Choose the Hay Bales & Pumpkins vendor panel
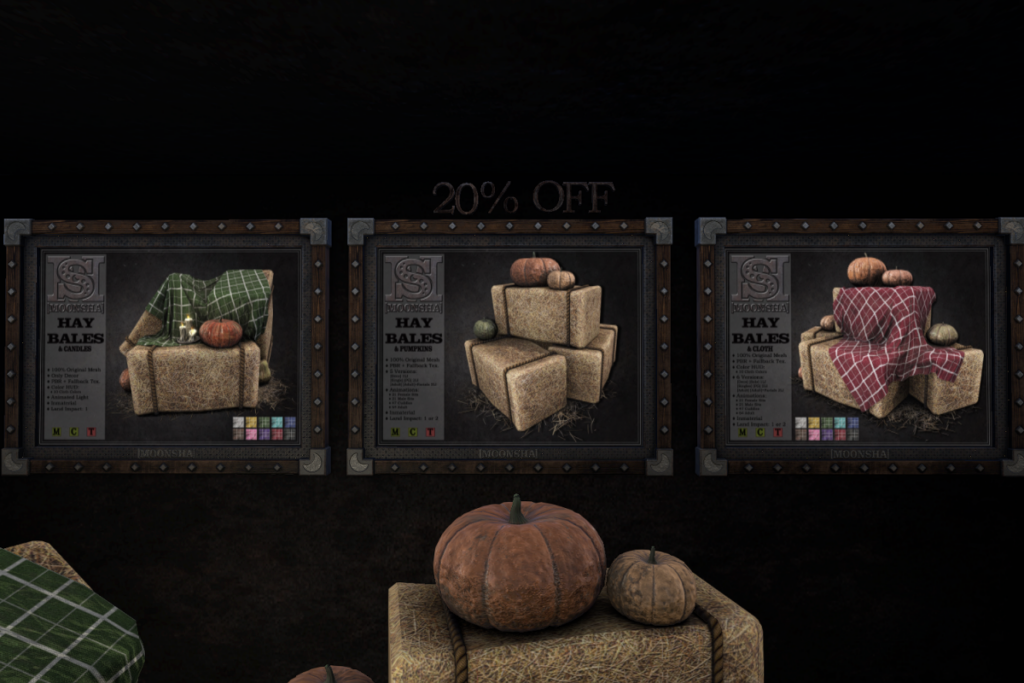 [x=510, y=346]
